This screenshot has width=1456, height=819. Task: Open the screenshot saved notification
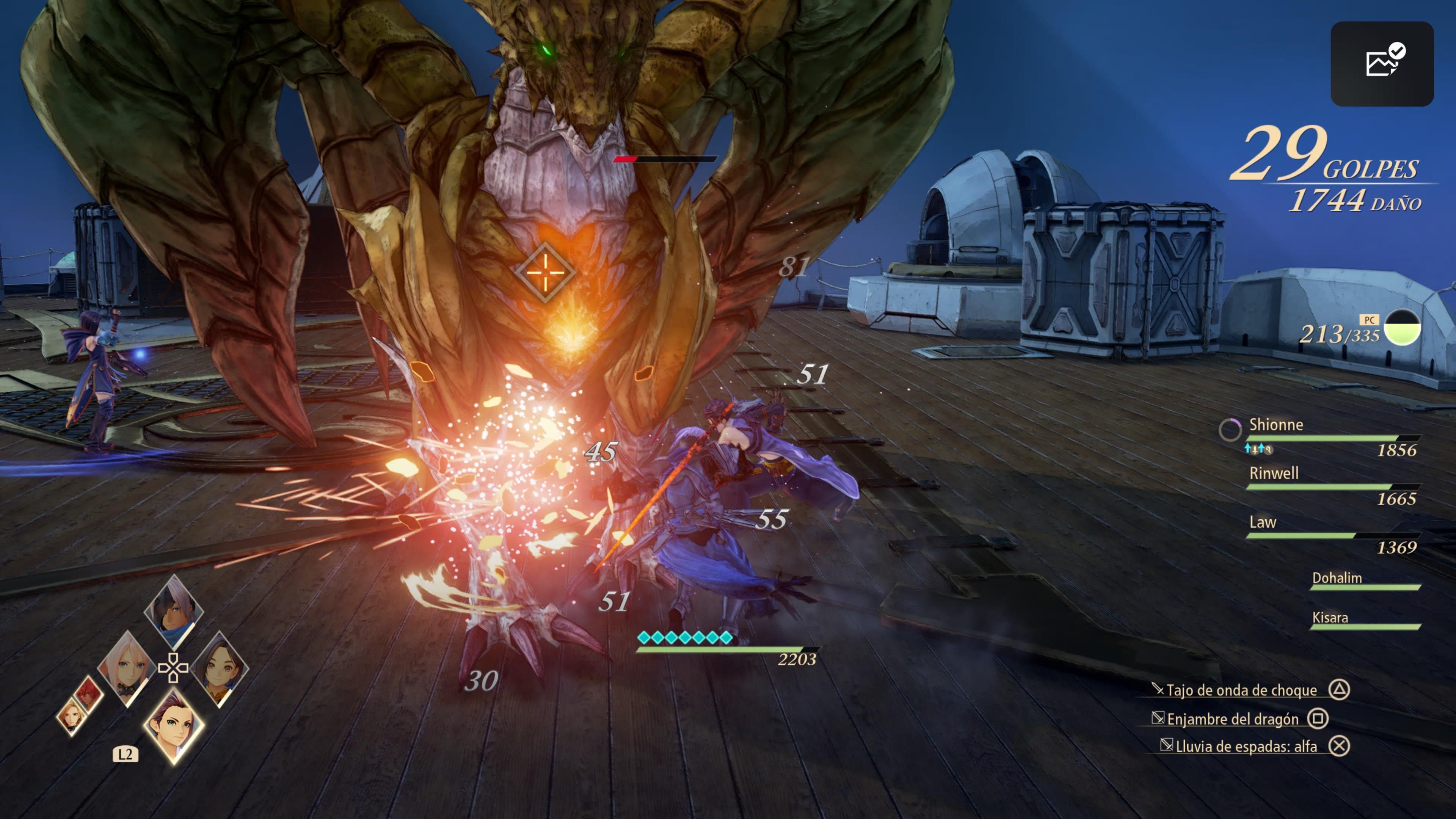pos(1381,63)
